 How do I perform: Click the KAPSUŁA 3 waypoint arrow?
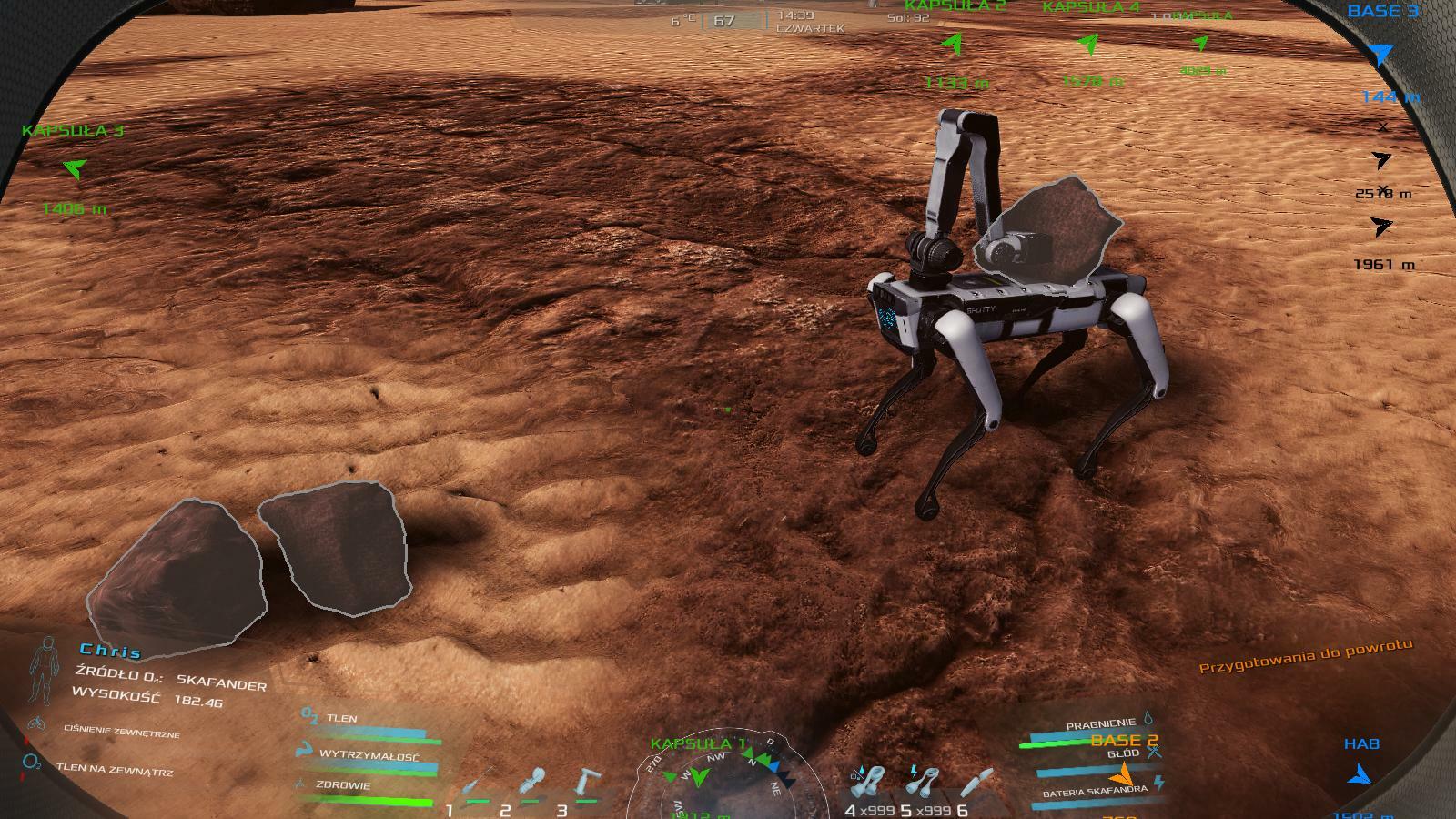pos(75,168)
